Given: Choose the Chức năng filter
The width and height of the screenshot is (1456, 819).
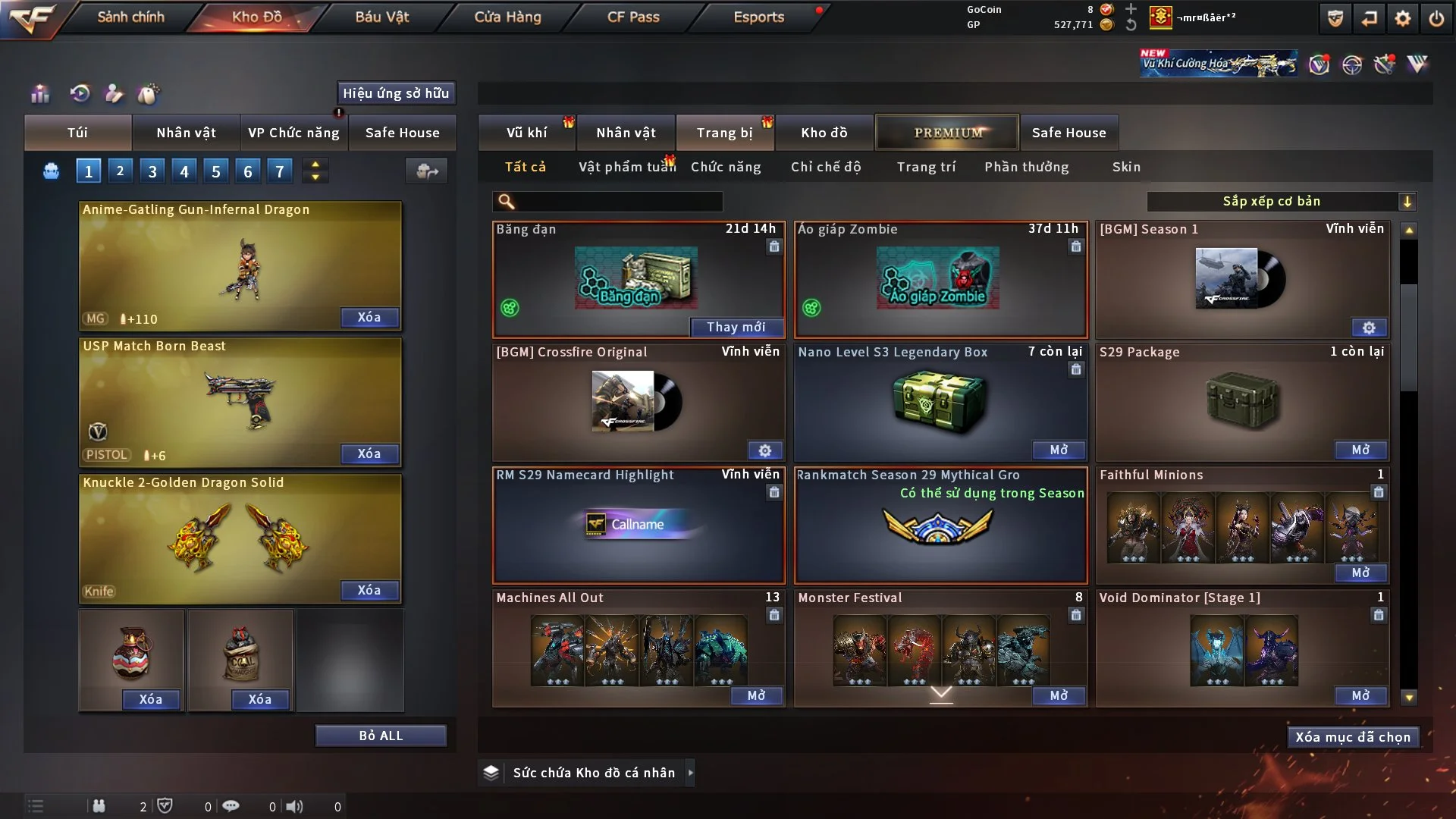Looking at the screenshot, I should (x=726, y=167).
